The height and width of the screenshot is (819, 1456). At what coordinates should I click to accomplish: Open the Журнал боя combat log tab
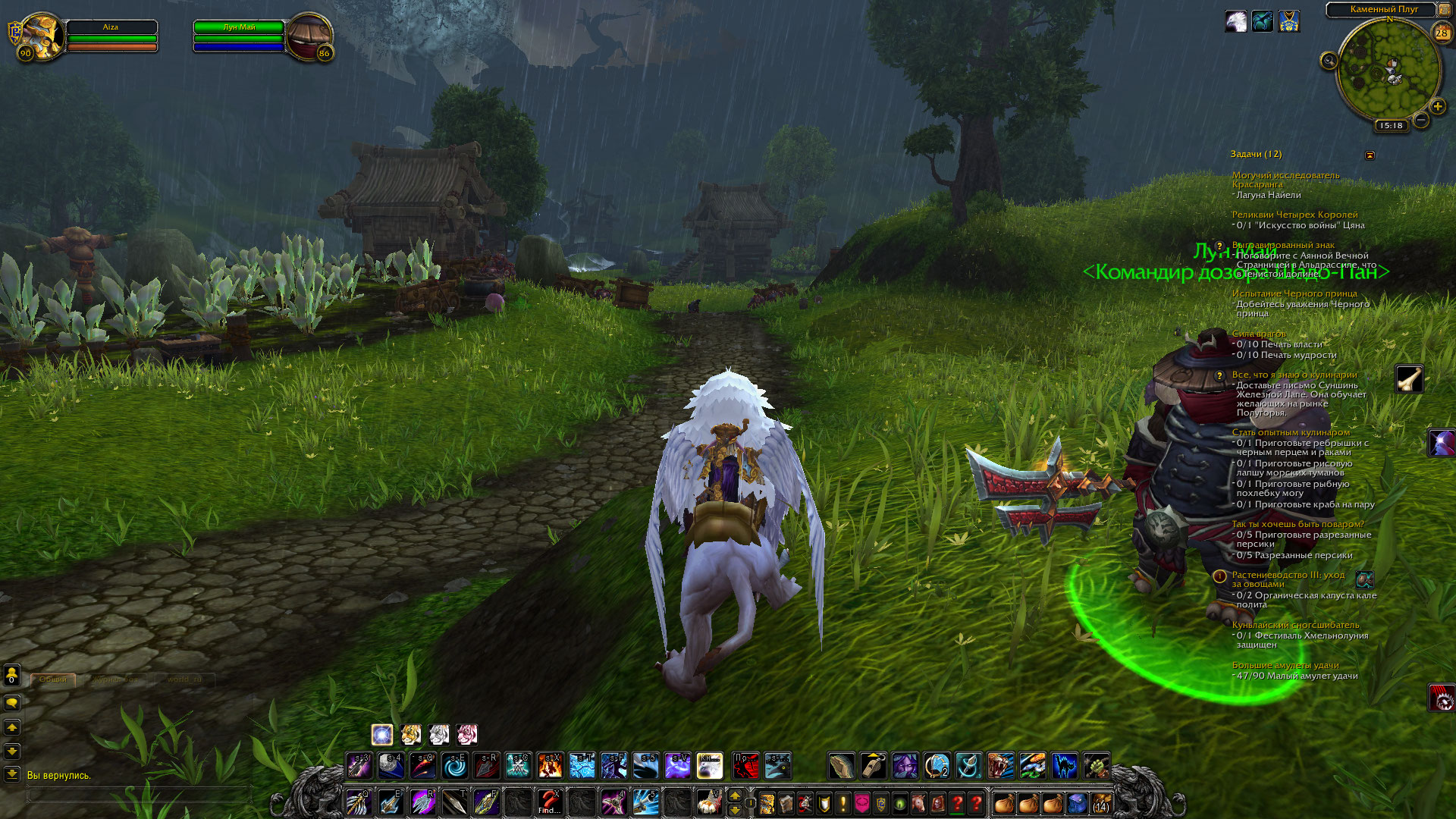(115, 679)
